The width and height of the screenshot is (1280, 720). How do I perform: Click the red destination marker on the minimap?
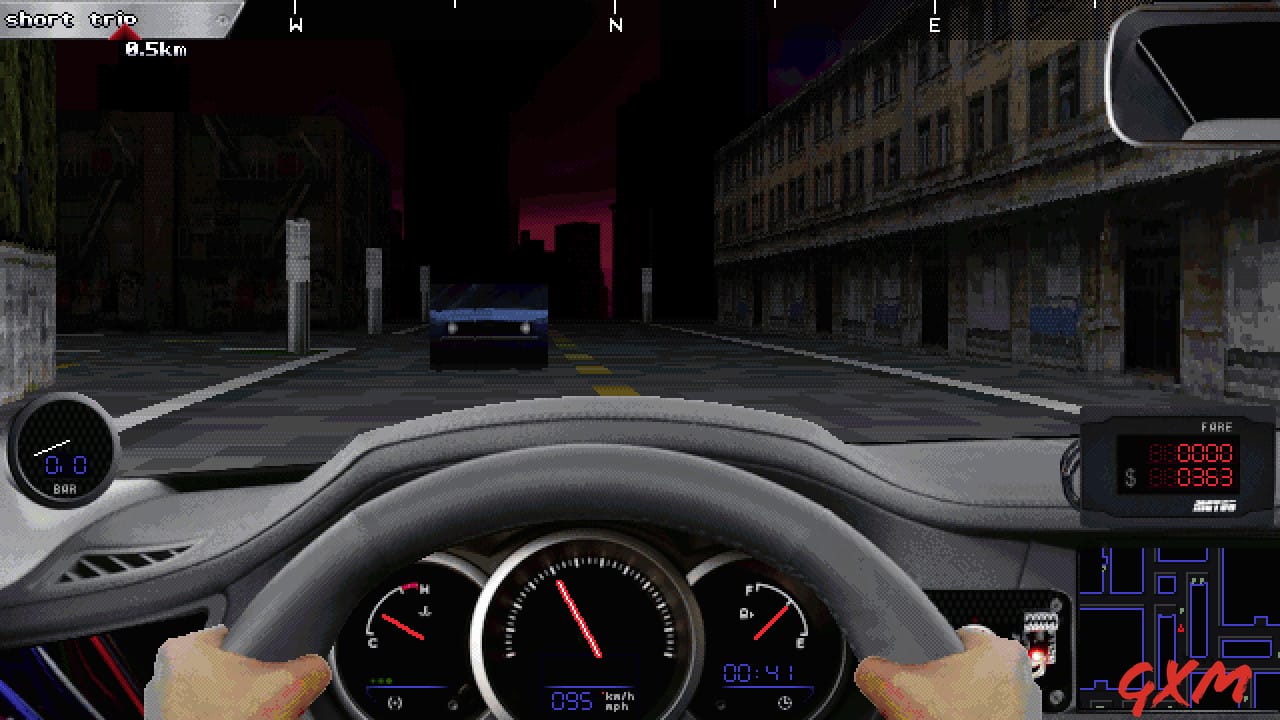pyautogui.click(x=1181, y=627)
